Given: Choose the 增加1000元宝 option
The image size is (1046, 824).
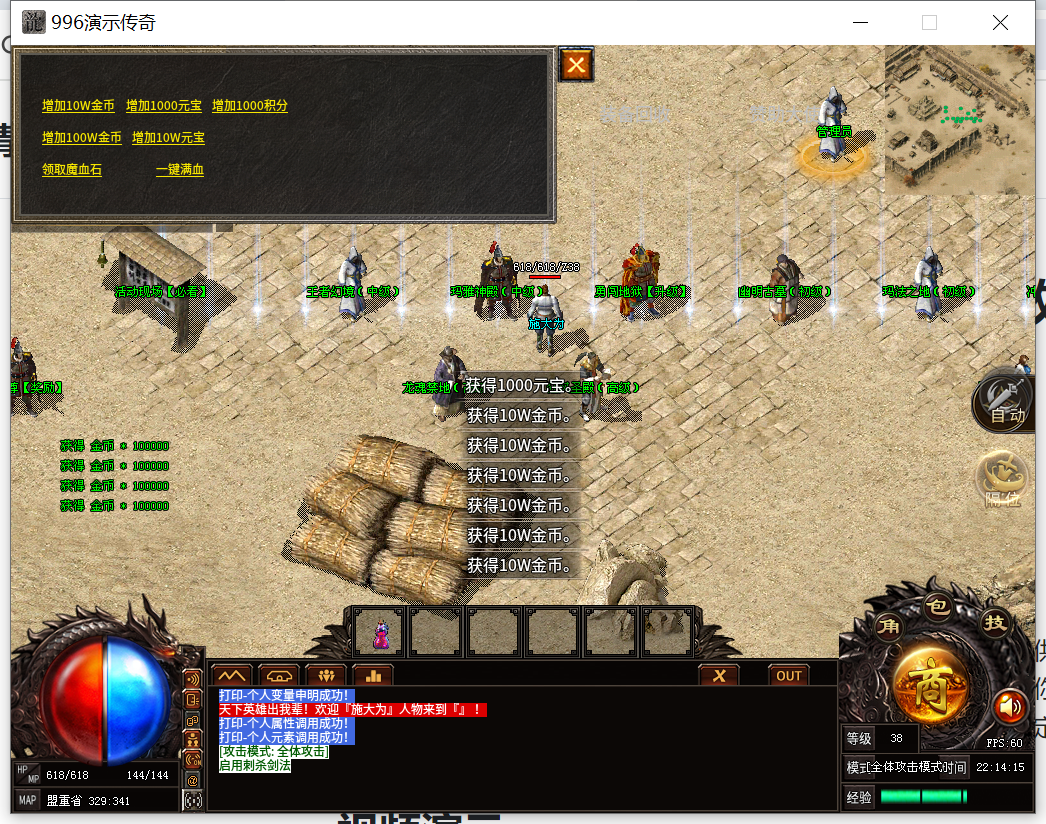Looking at the screenshot, I should (164, 106).
